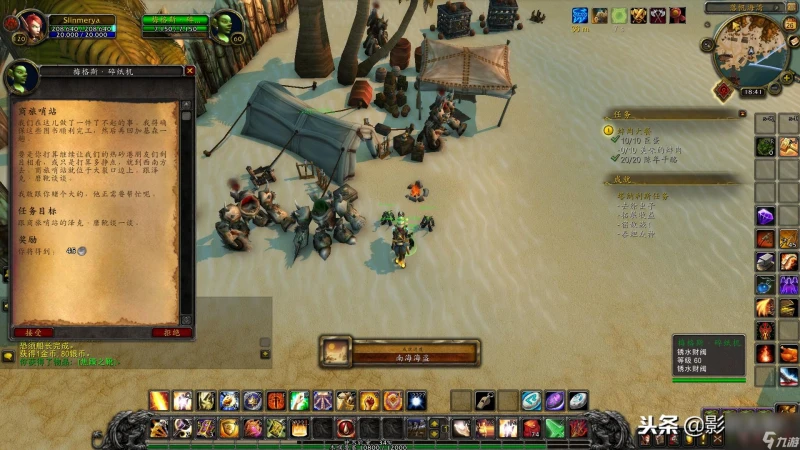Accept the quest with the 接受 button
Image resolution: width=800 pixels, height=450 pixels.
(31, 332)
